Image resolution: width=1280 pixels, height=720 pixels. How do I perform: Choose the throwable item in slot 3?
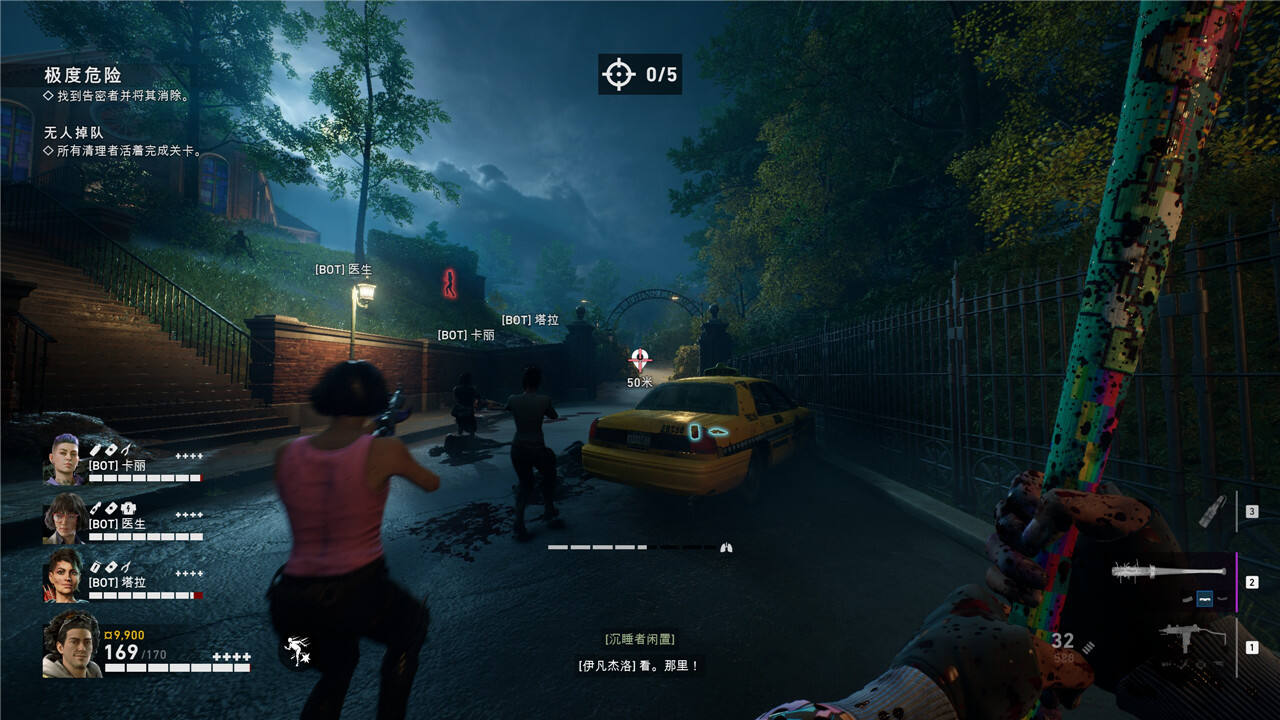(x=1212, y=511)
